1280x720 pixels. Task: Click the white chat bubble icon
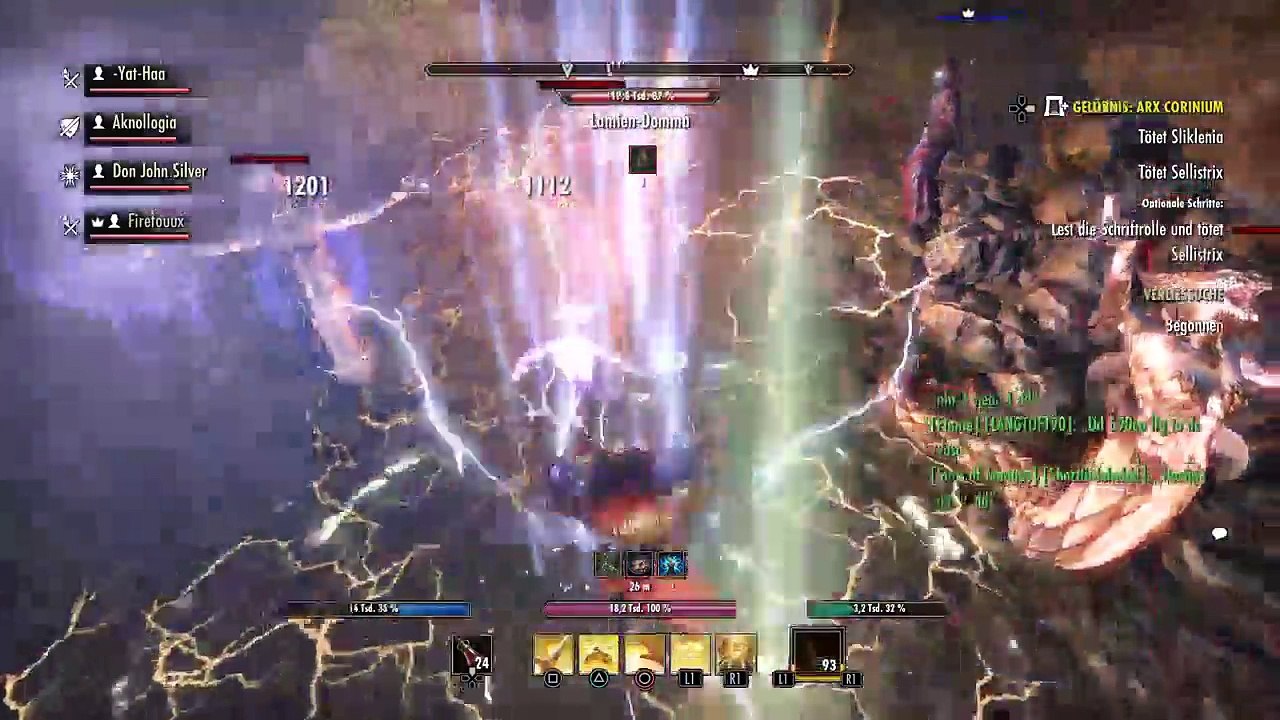tap(1219, 535)
